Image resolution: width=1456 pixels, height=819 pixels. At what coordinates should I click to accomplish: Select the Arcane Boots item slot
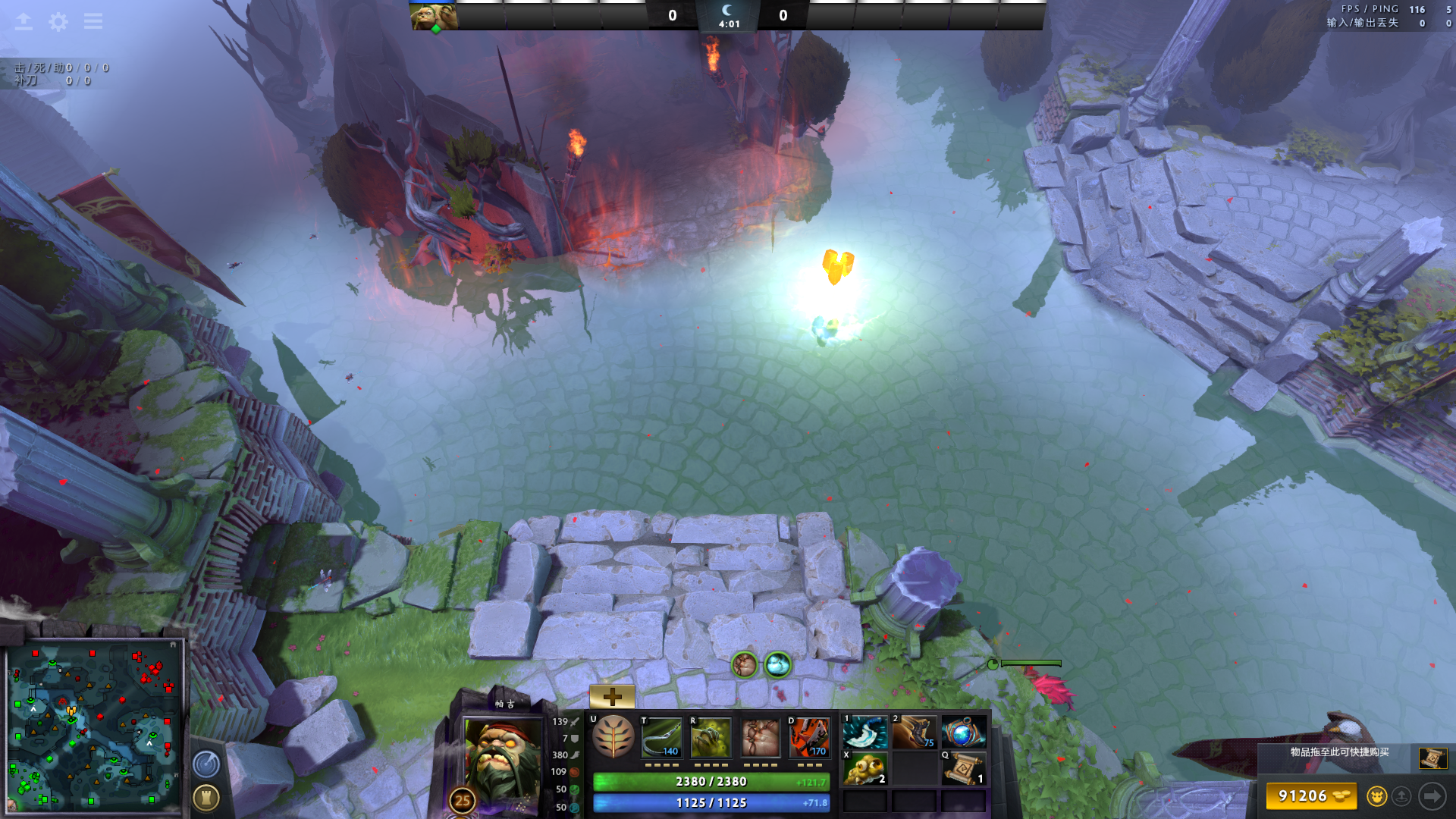pos(914,733)
